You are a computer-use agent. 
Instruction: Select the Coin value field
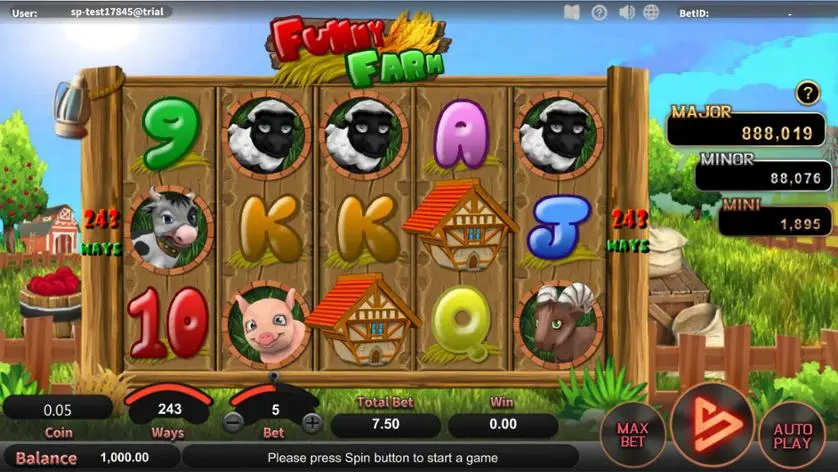pos(58,409)
